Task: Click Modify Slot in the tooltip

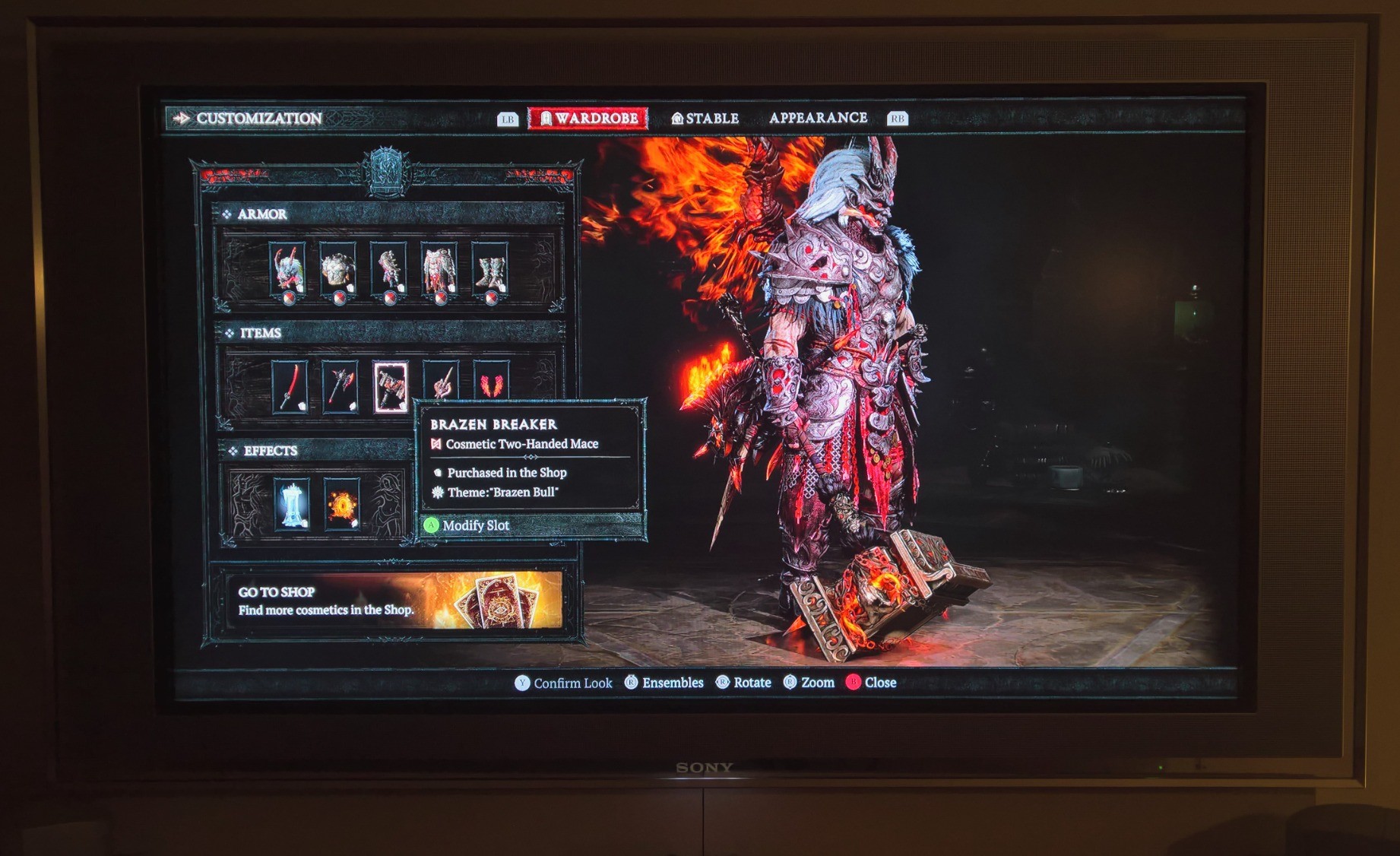Action: point(475,525)
